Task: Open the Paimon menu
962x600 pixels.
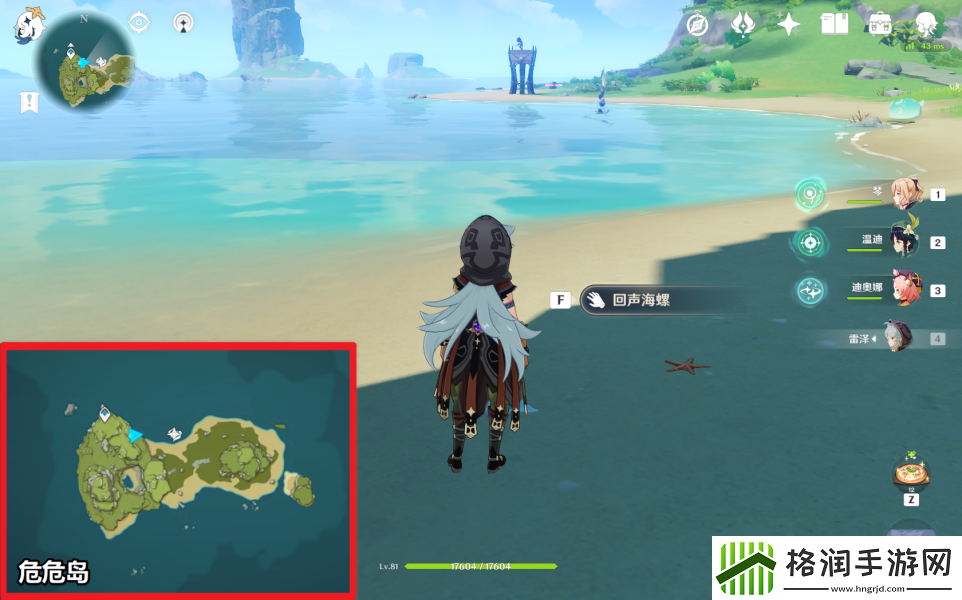Action: [x=28, y=24]
